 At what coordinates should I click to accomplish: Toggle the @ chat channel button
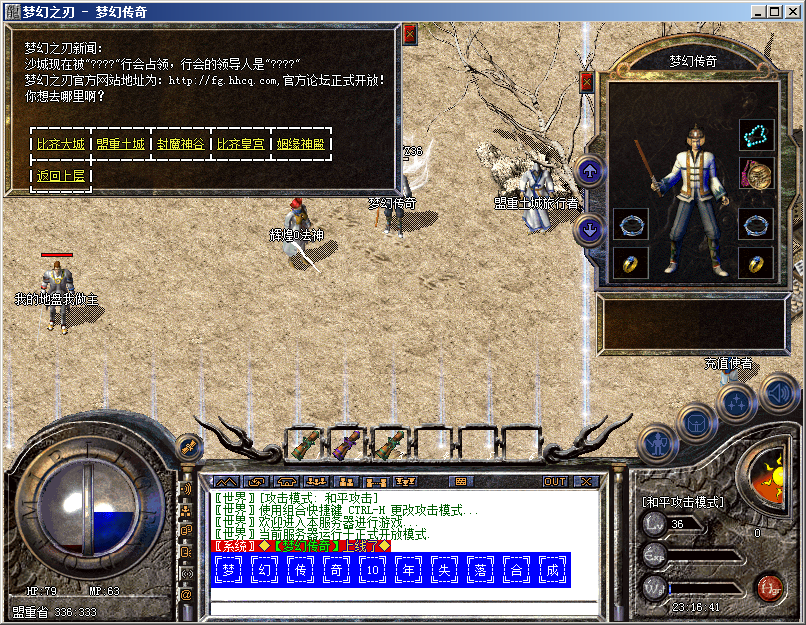pyautogui.click(x=186, y=593)
